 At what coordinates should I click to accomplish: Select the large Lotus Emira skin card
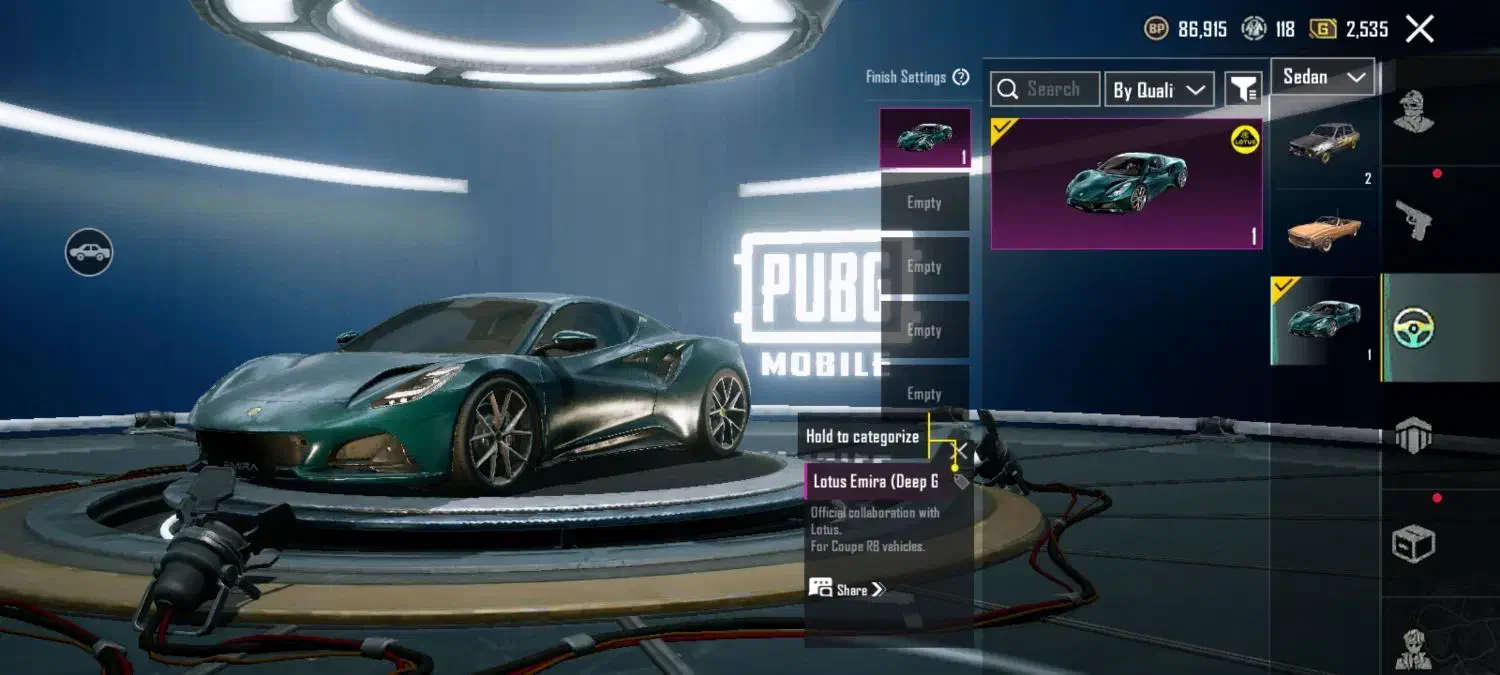1126,183
